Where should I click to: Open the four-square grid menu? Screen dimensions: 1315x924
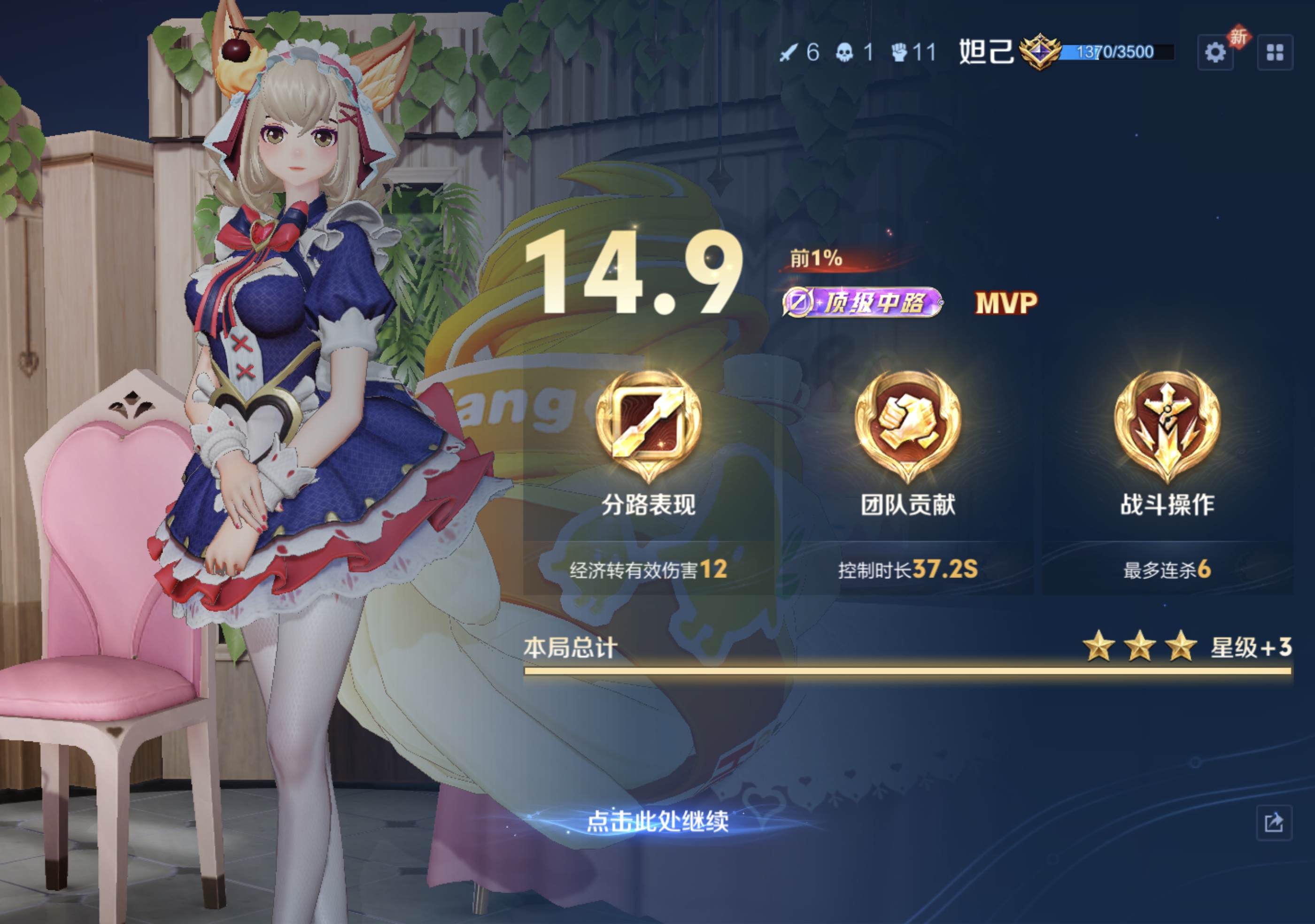pos(1275,53)
